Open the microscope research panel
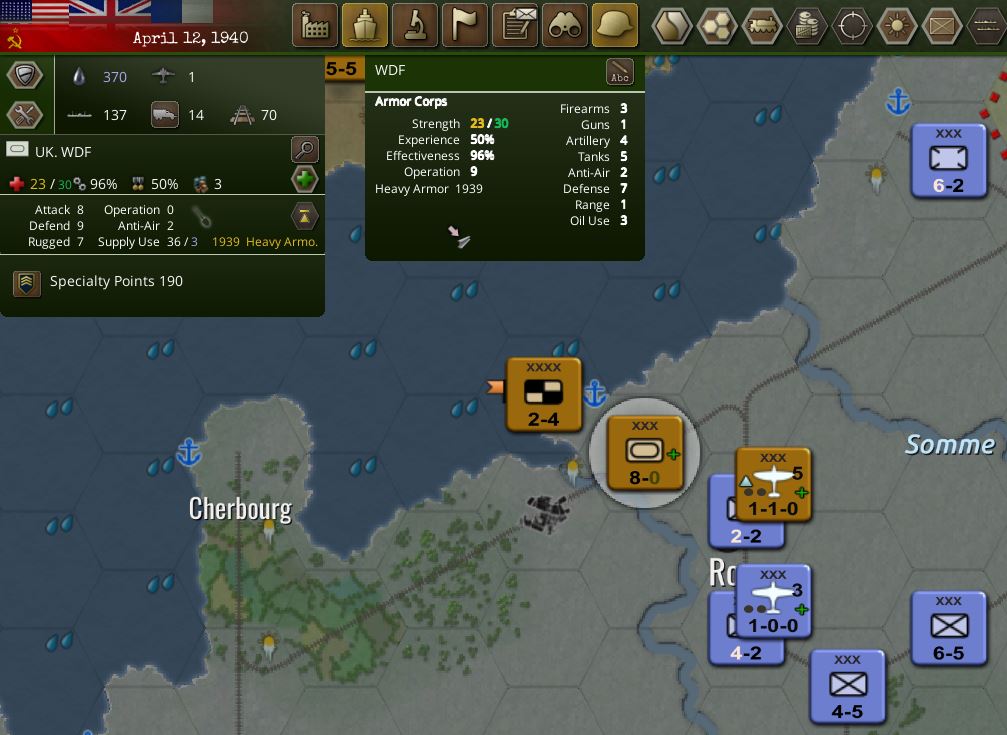The image size is (1007, 735). click(x=415, y=25)
